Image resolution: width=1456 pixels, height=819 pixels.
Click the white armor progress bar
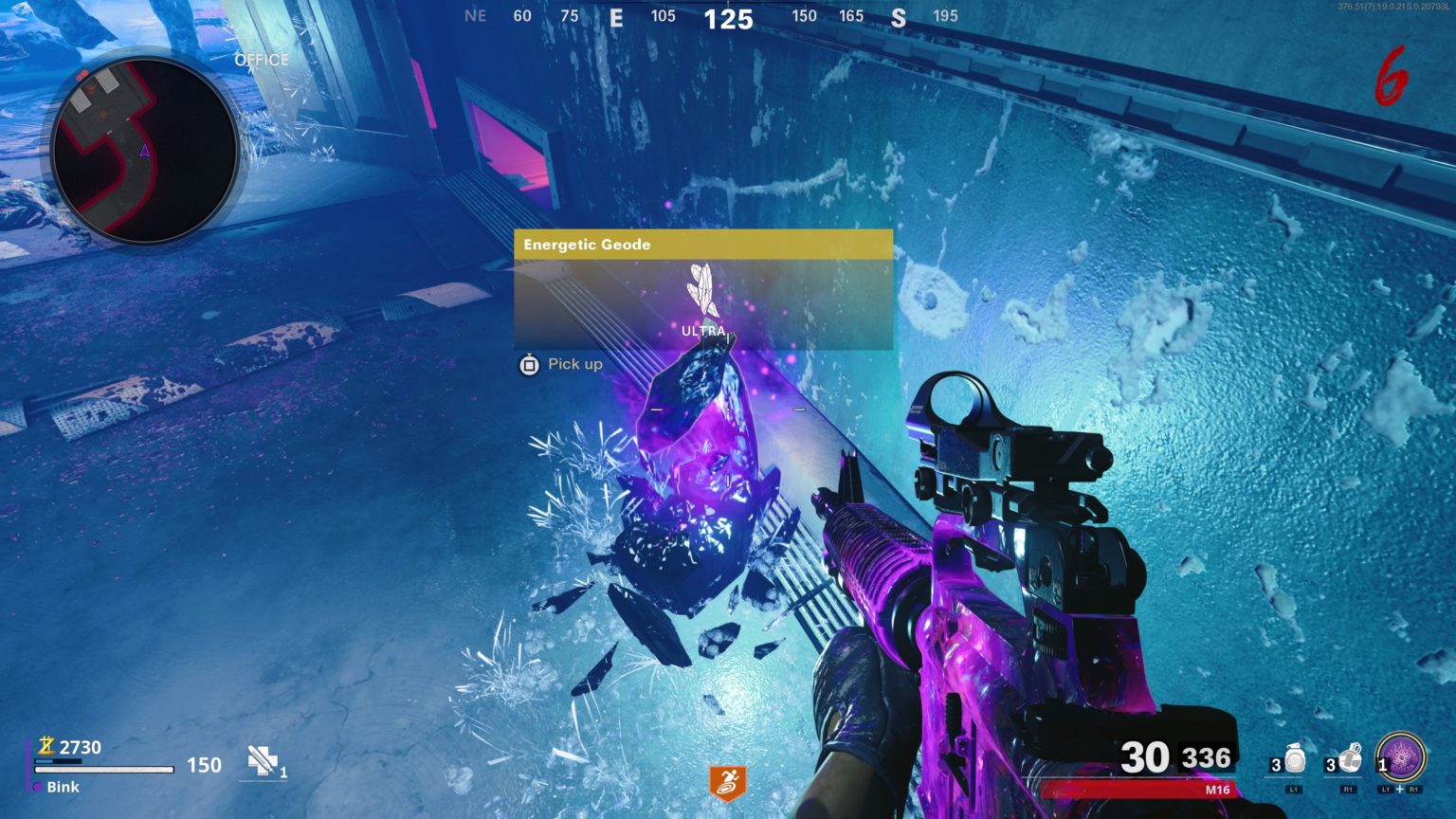pyautogui.click(x=104, y=769)
